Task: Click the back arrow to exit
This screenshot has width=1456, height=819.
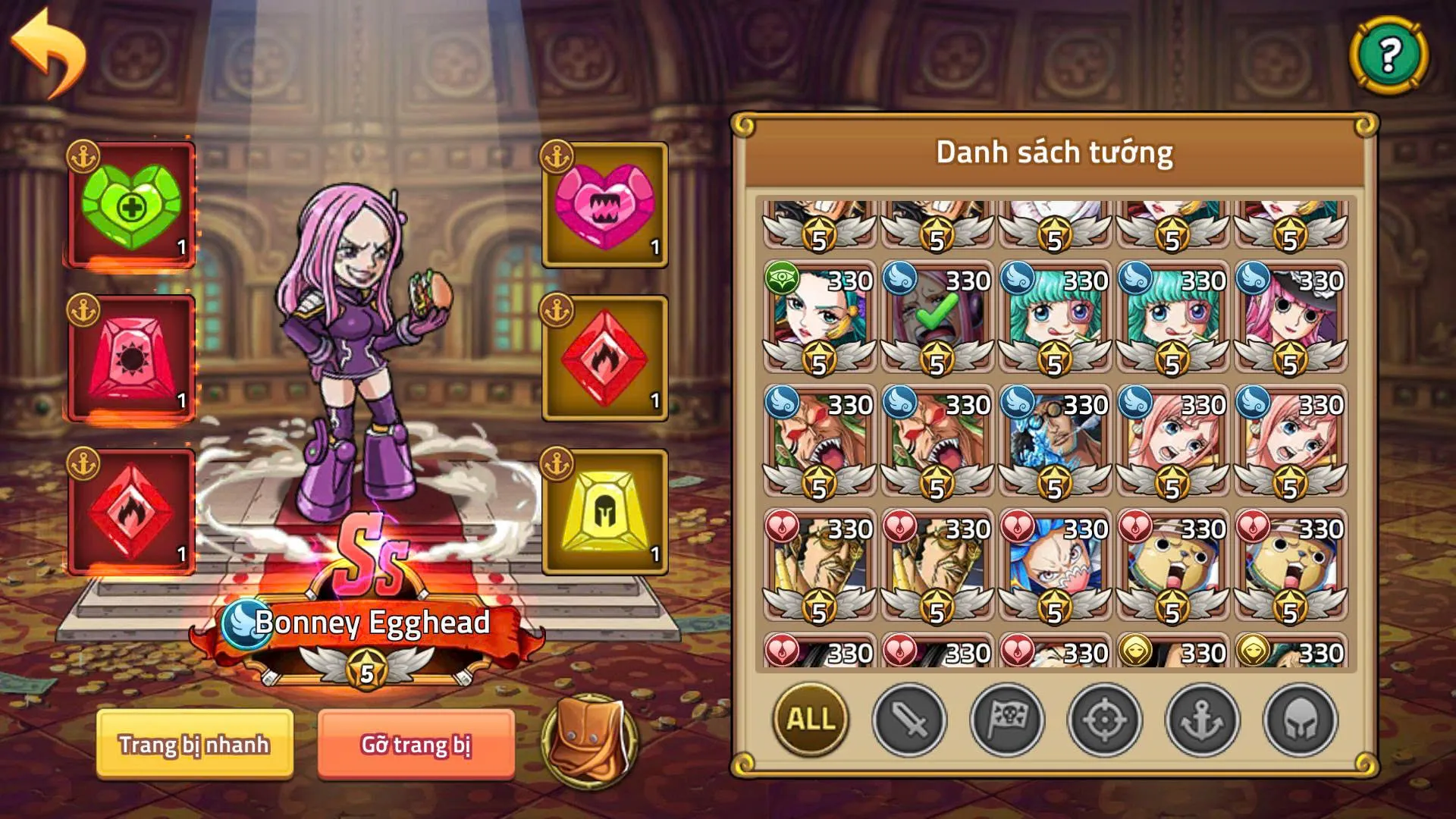Action: coord(47,47)
